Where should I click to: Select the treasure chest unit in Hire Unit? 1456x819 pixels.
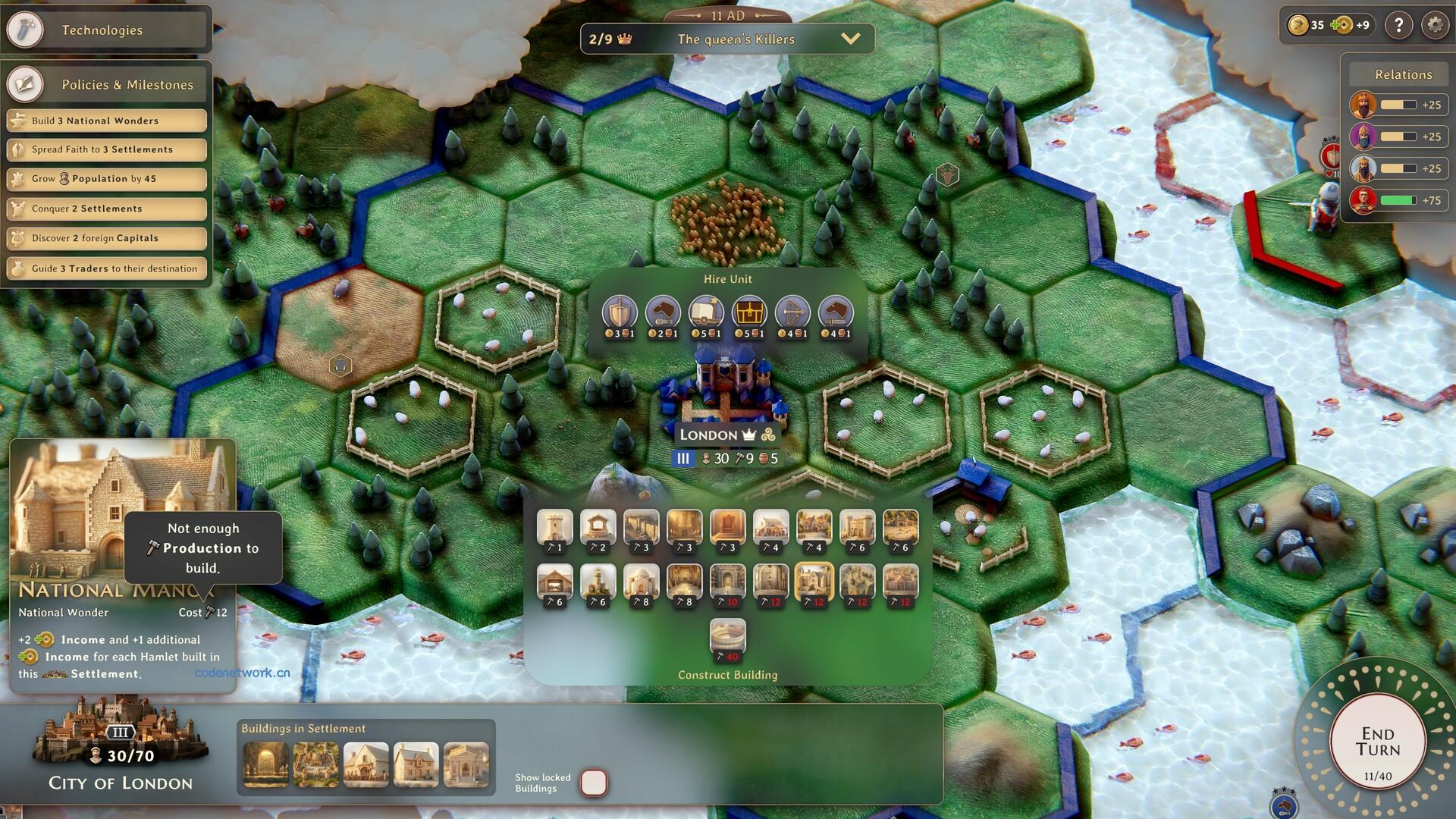point(748,315)
